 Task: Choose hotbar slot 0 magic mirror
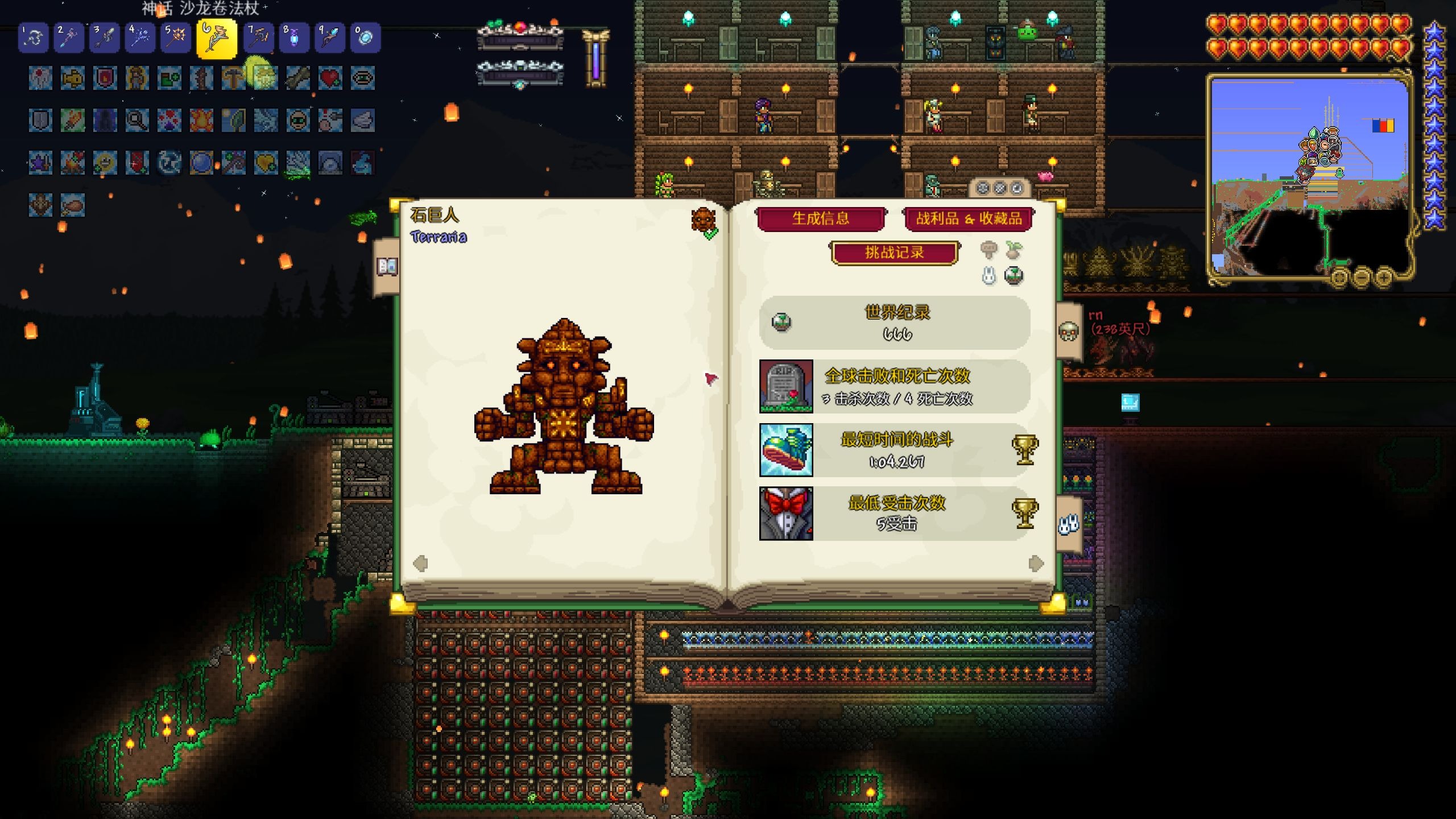[365, 38]
